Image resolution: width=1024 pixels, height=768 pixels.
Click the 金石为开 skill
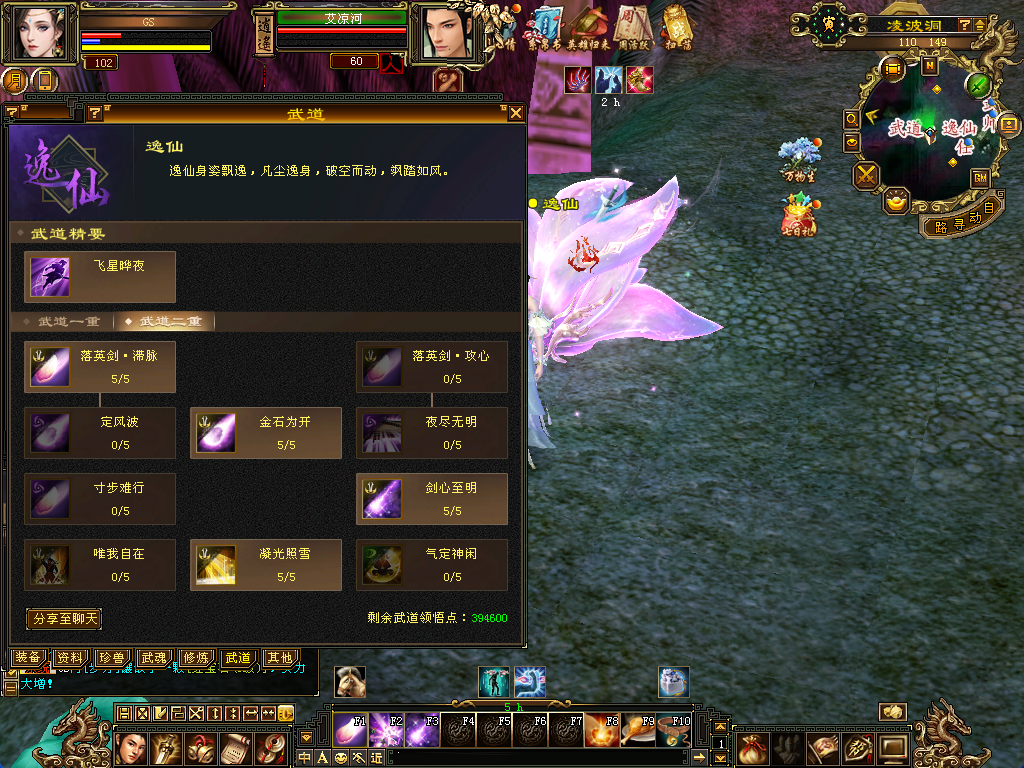(x=266, y=433)
